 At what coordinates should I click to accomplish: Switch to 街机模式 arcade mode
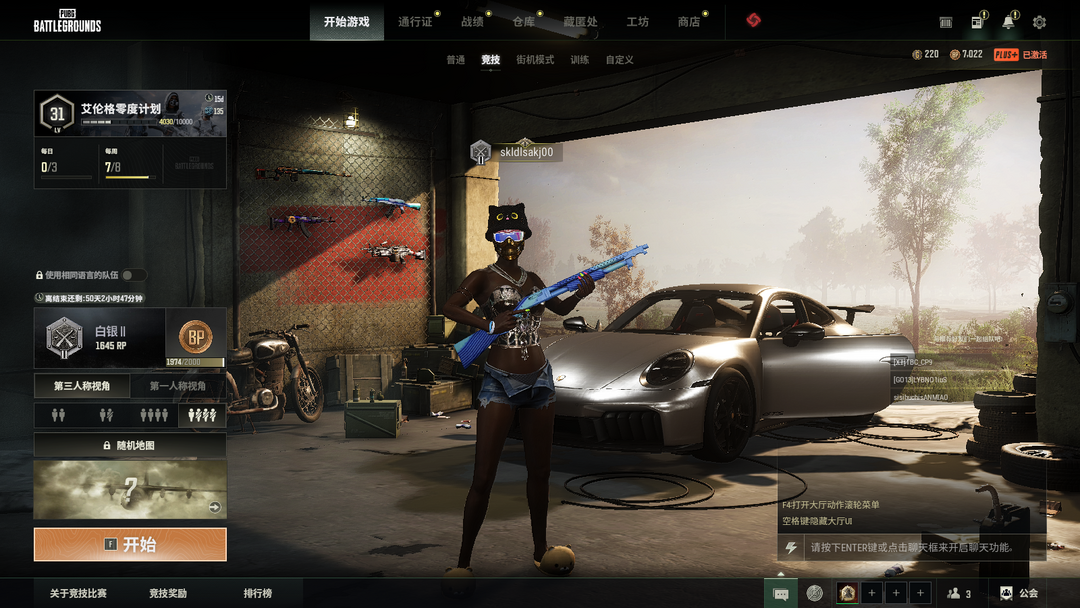pyautogui.click(x=535, y=60)
